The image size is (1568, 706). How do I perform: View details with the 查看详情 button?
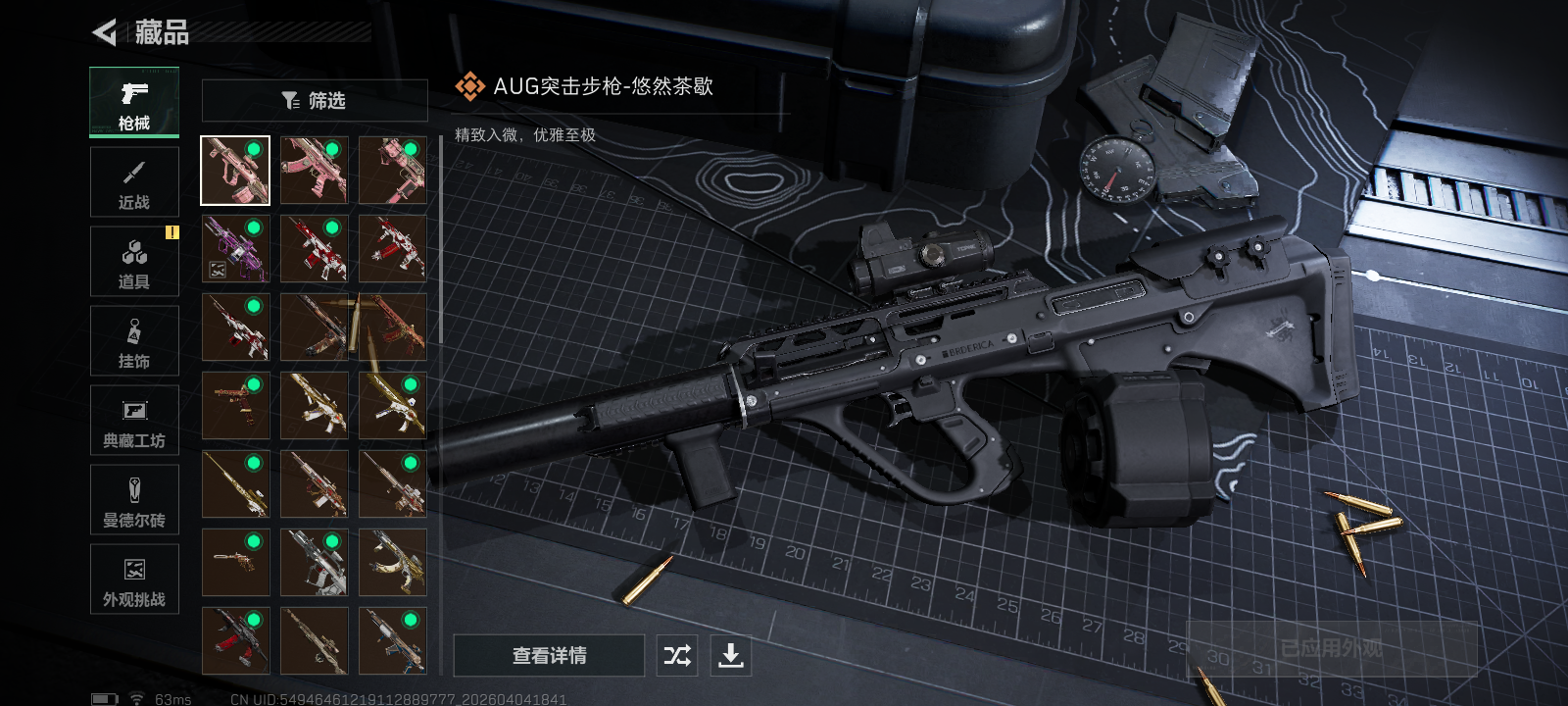click(549, 655)
